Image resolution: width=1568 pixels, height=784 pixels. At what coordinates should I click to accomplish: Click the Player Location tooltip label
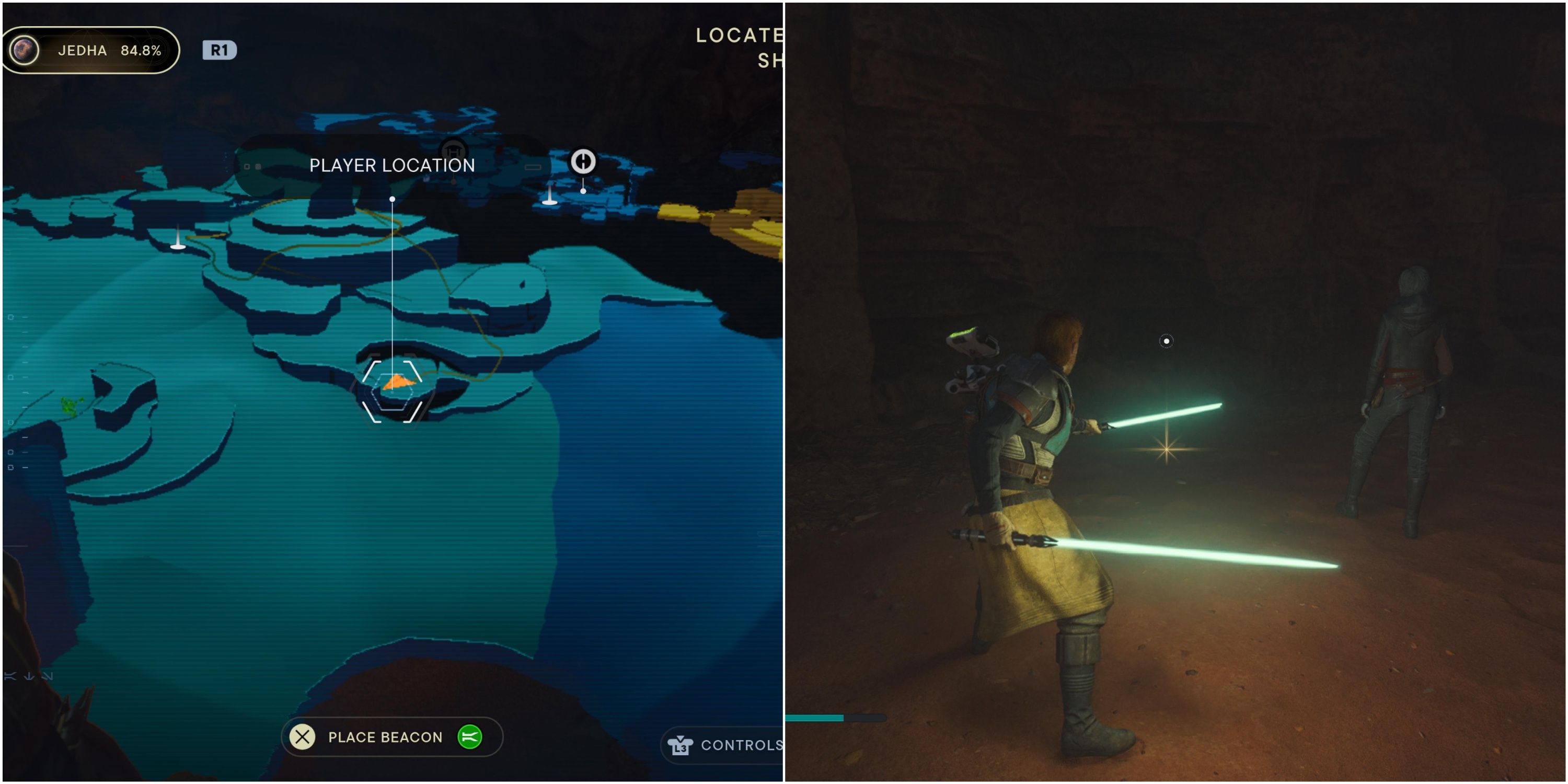point(392,165)
